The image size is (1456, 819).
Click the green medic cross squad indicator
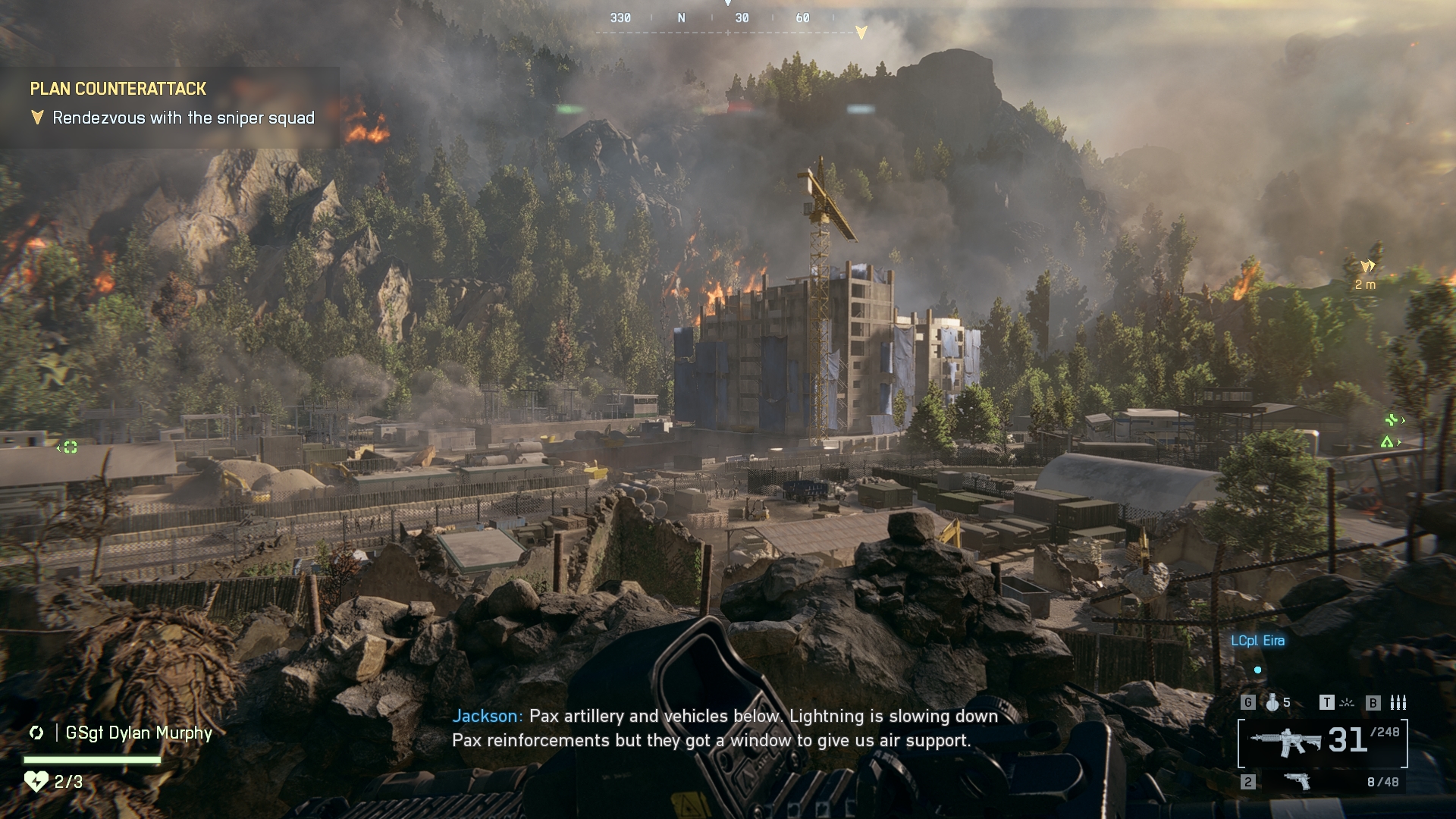(1392, 419)
